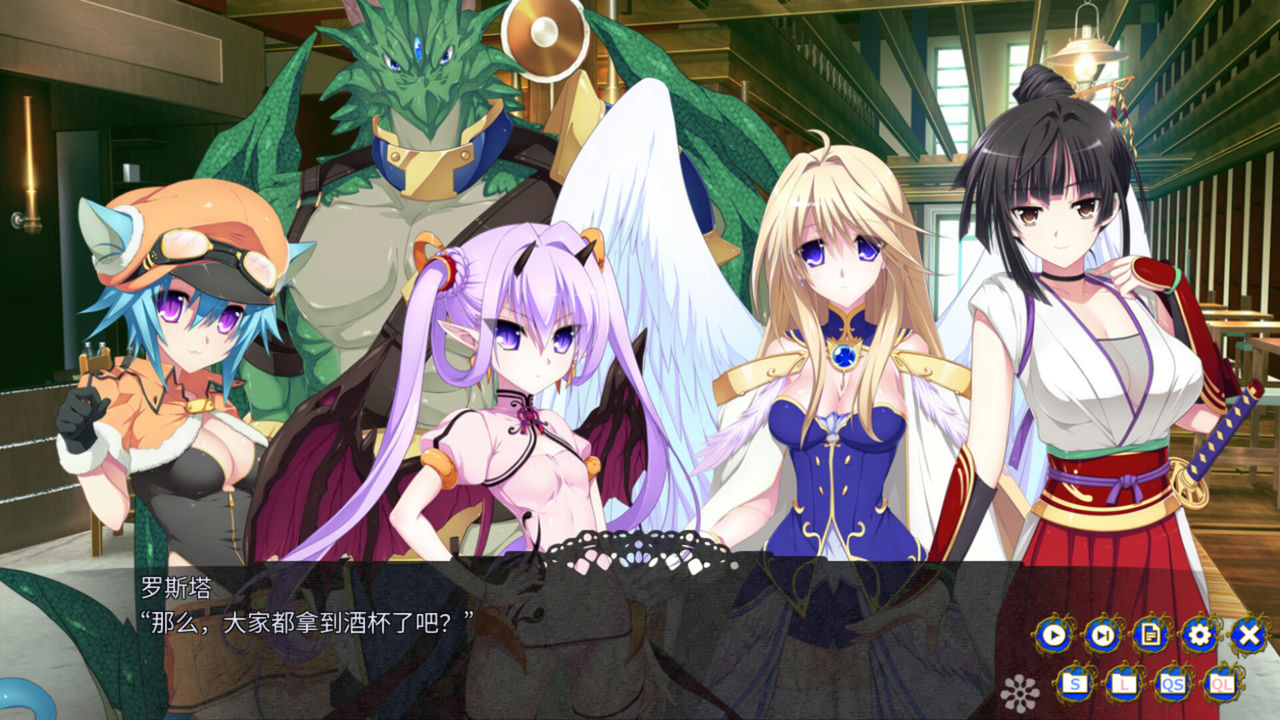Open the backlog with the document icon
1280x720 pixels.
pos(1150,634)
